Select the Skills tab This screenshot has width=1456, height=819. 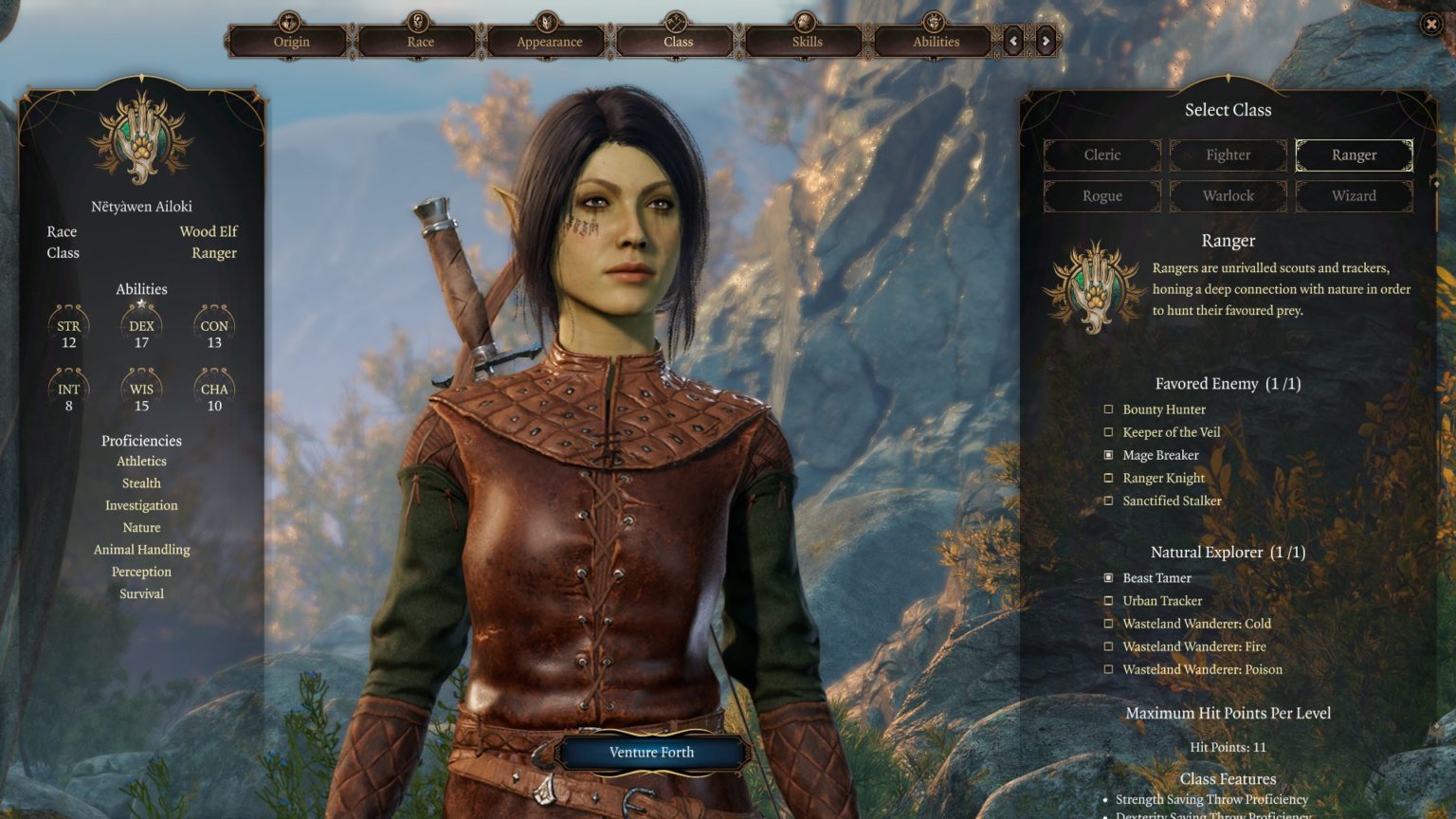(807, 41)
